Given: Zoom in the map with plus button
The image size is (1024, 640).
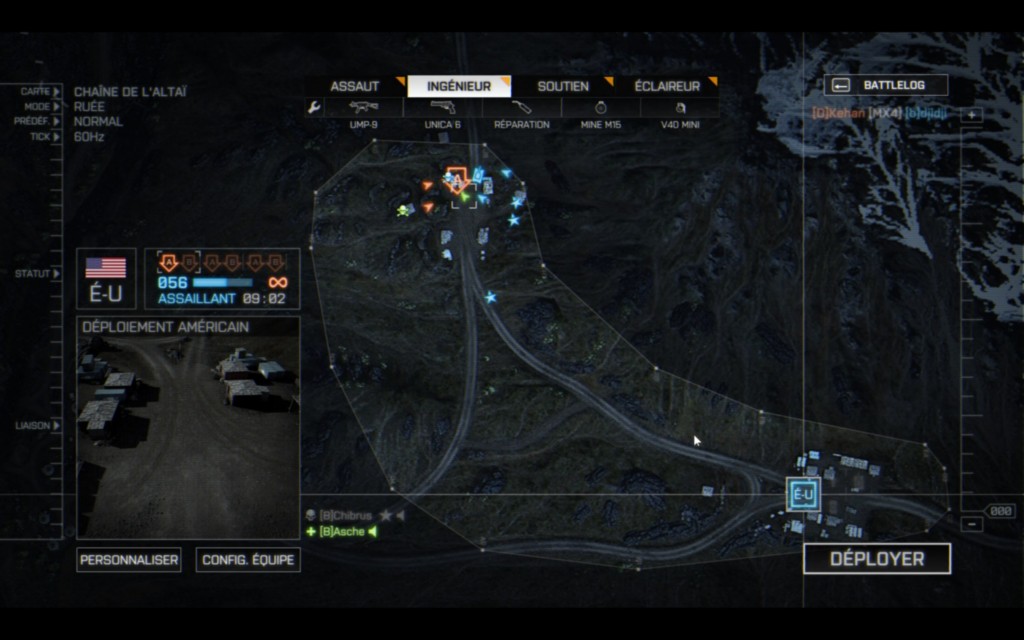Looking at the screenshot, I should coord(972,114).
